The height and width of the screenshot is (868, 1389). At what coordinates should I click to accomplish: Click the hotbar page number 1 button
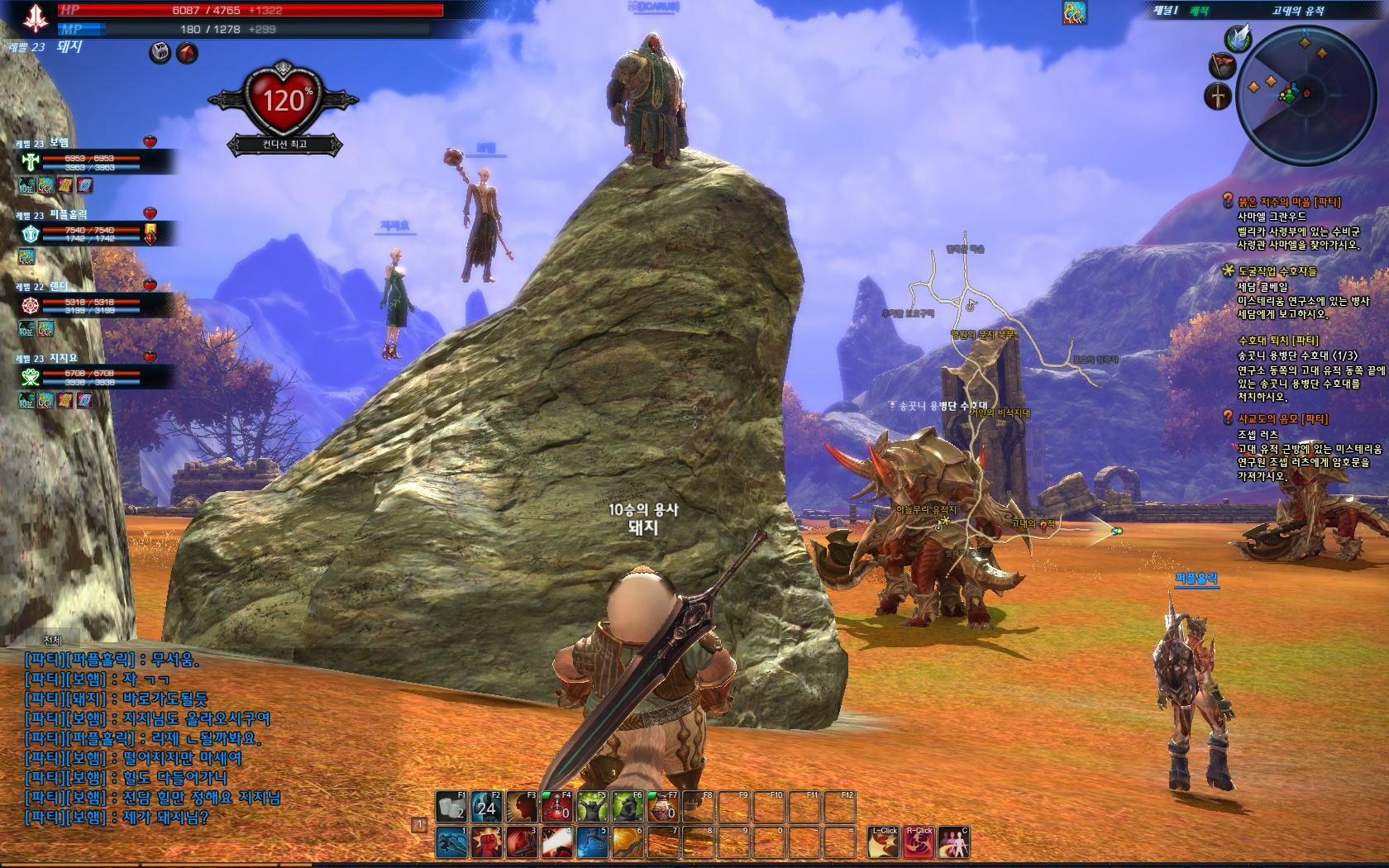coord(419,825)
